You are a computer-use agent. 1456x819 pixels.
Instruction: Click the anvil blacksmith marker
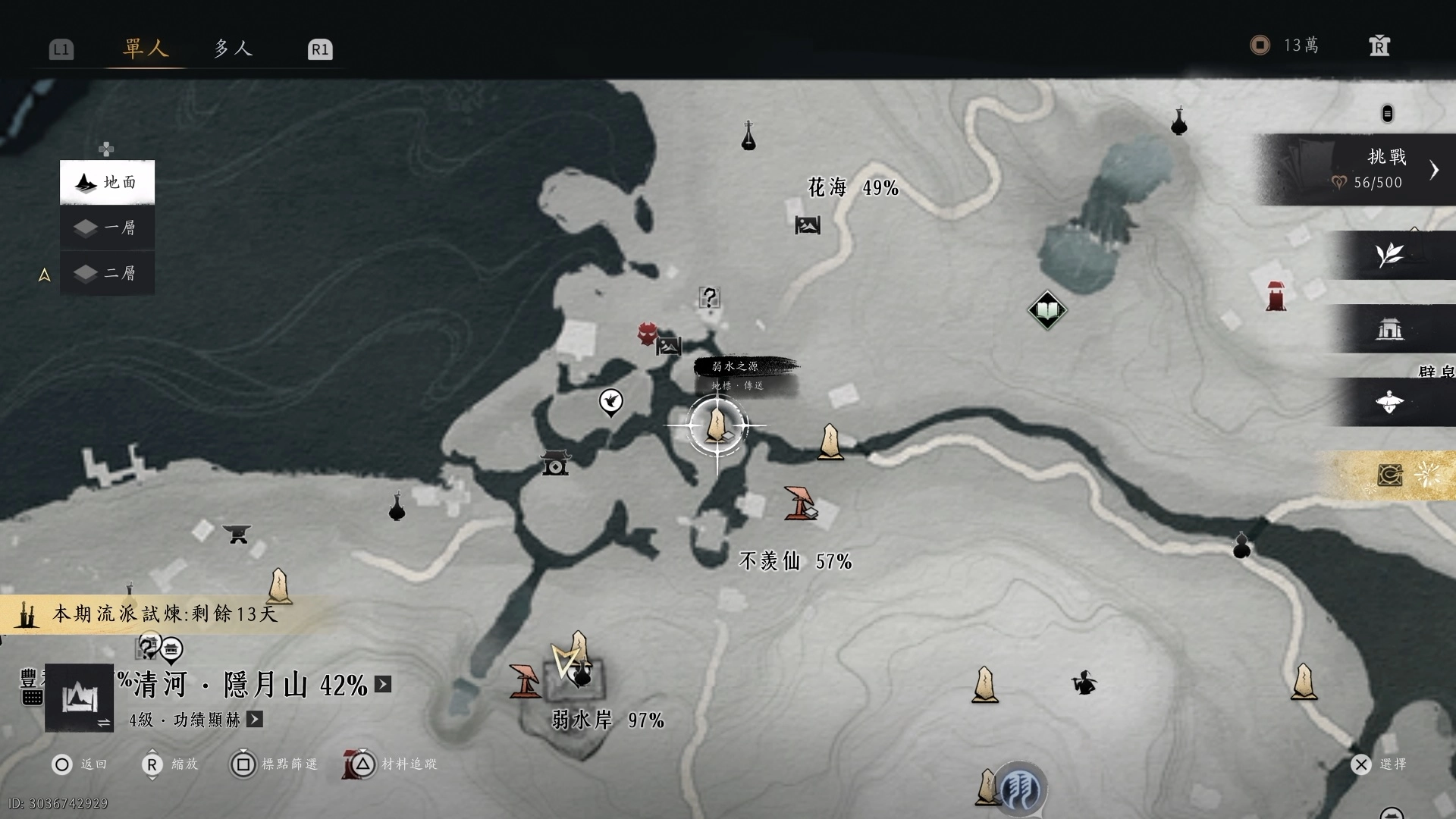tap(237, 535)
